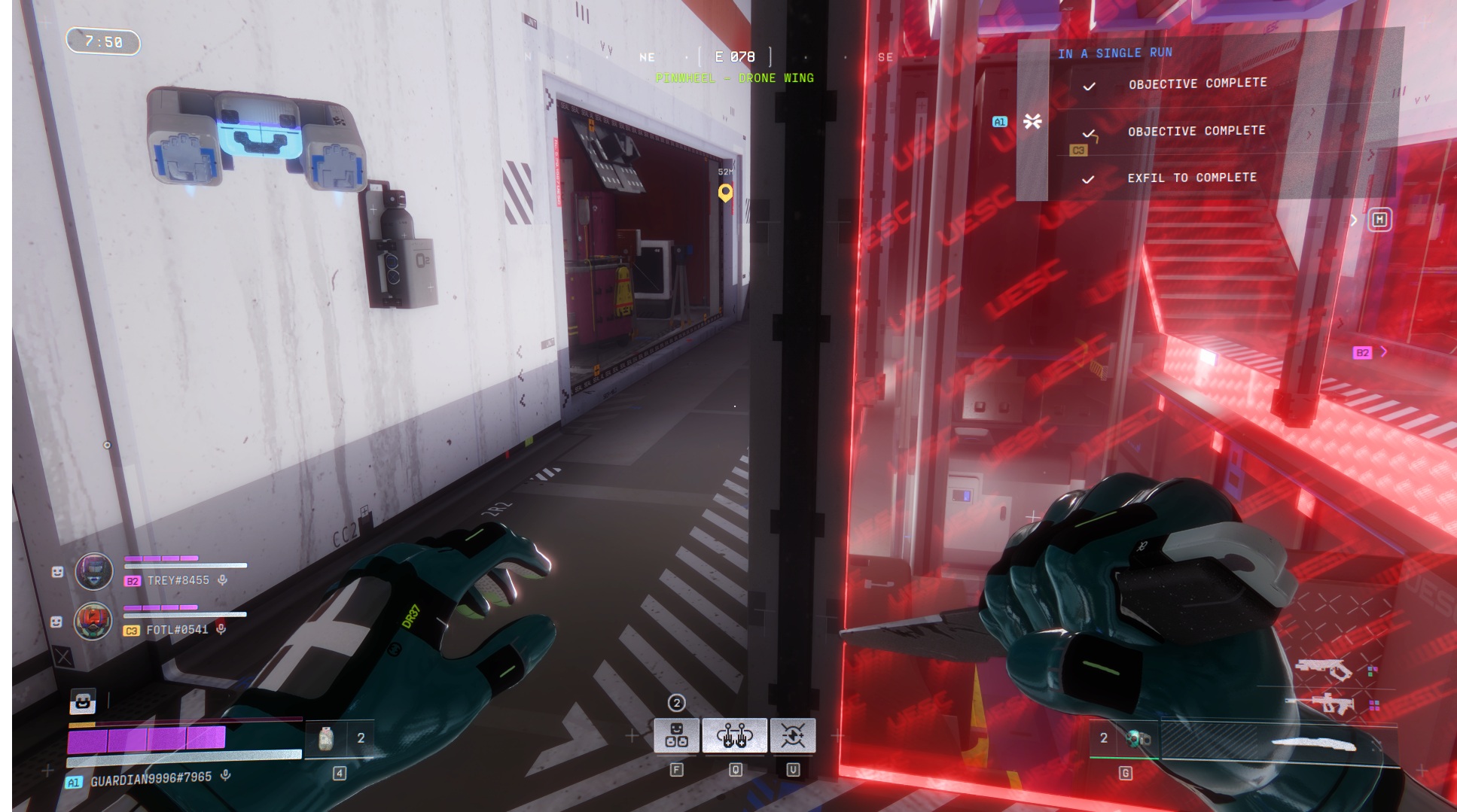The height and width of the screenshot is (812, 1457).
Task: Click the faction snowflake objective icon
Action: click(1032, 121)
